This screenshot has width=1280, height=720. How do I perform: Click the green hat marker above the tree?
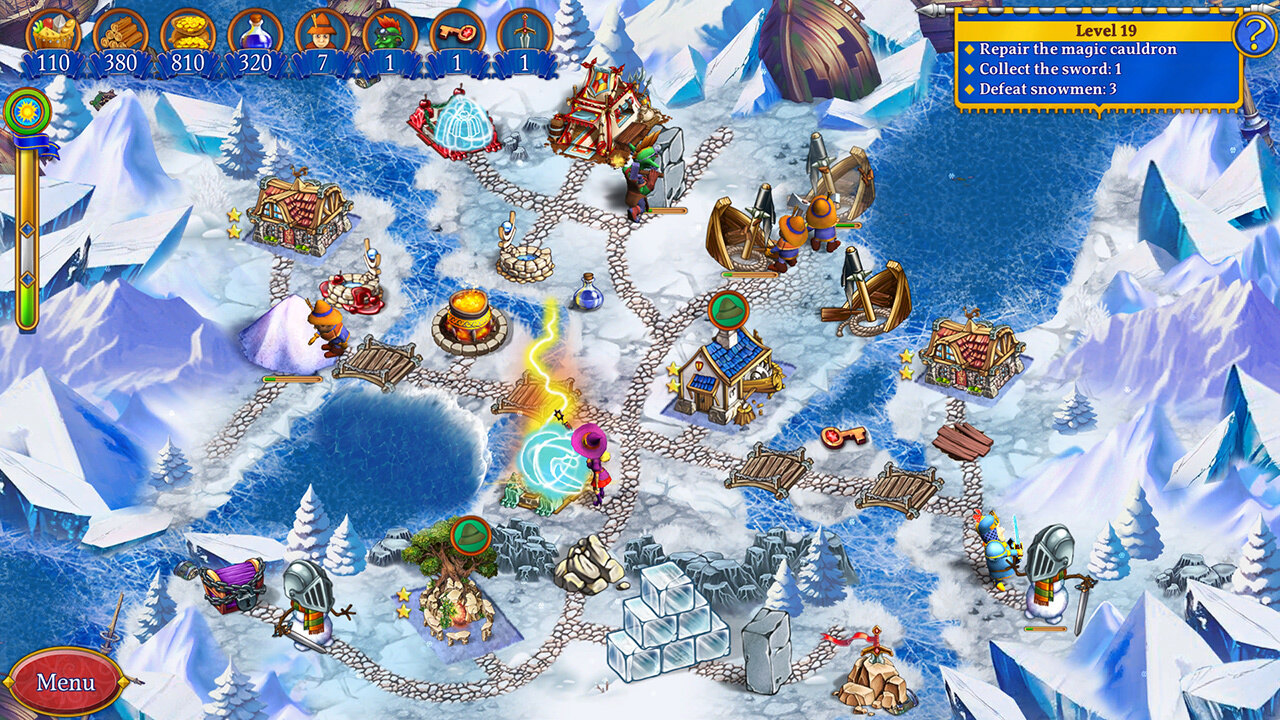tap(469, 534)
